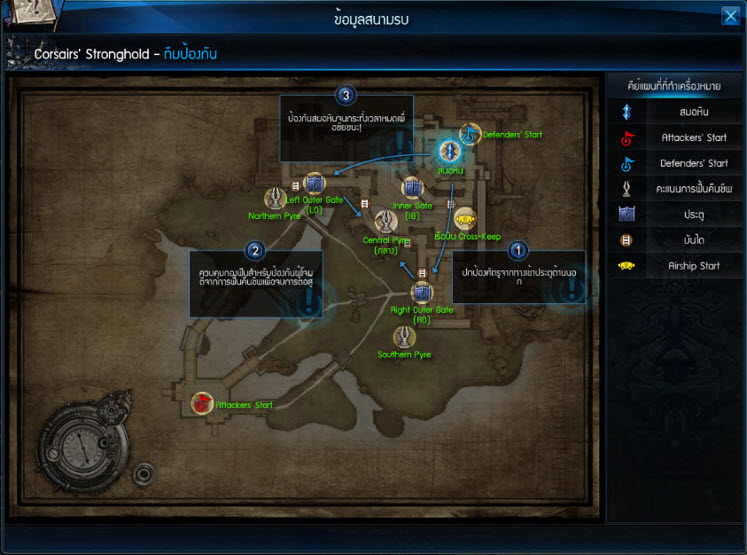Image resolution: width=747 pixels, height=555 pixels.
Task: Select the Defenders' Start marker on the map
Action: point(469,134)
